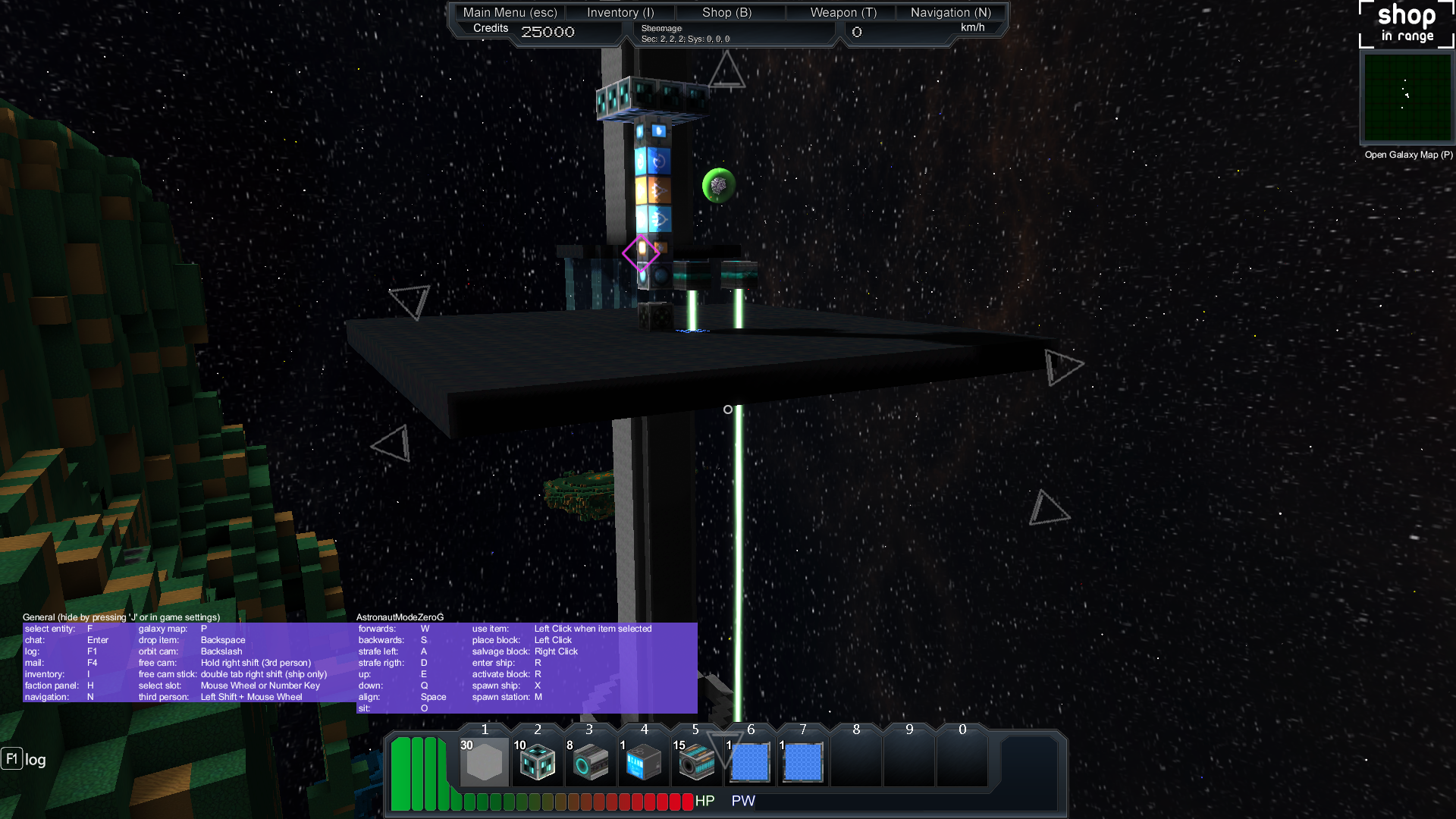1456x819 pixels.
Task: Open the Navigation menu
Action: click(950, 12)
